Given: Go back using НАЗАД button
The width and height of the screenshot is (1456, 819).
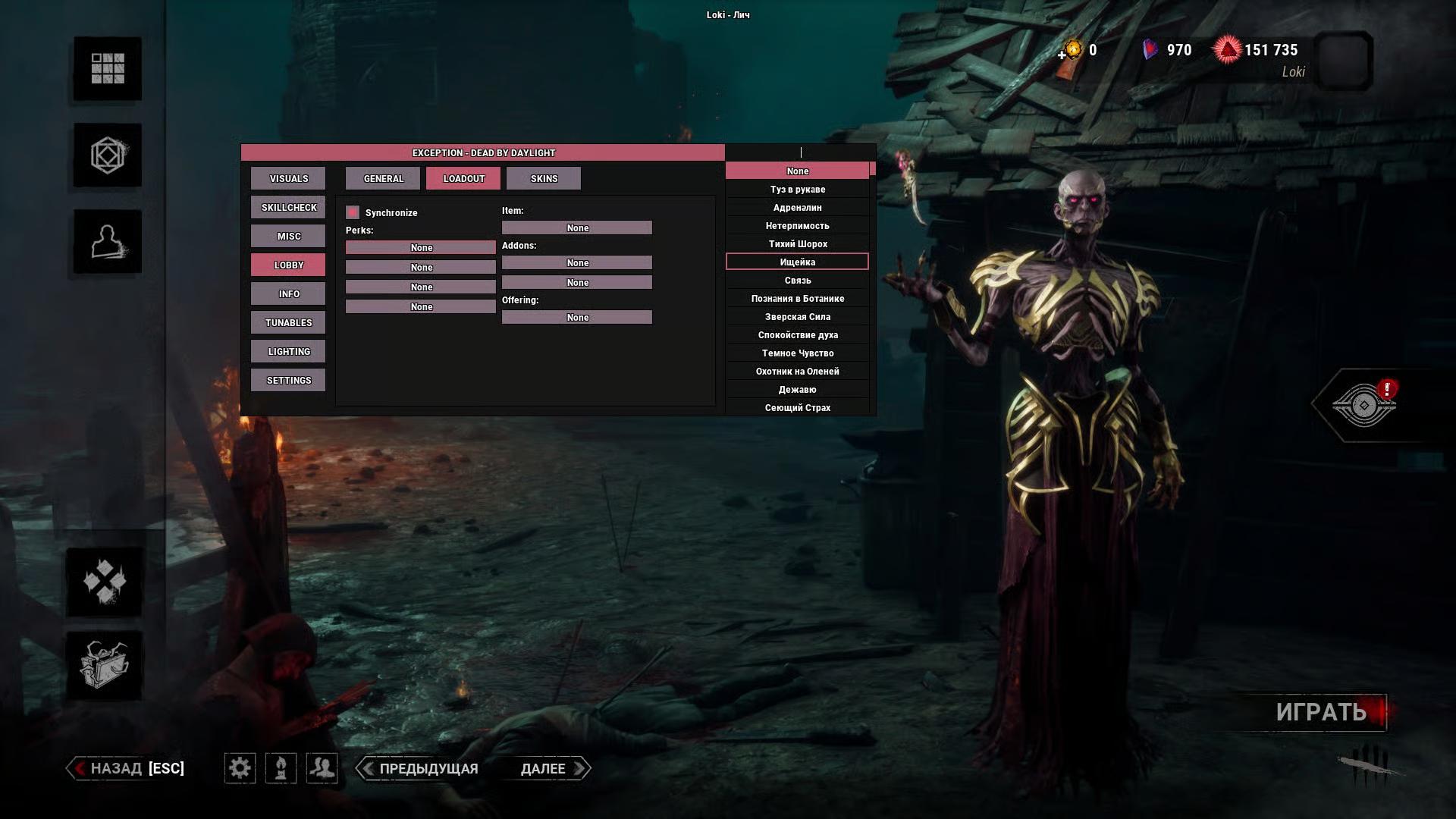Looking at the screenshot, I should [x=127, y=768].
